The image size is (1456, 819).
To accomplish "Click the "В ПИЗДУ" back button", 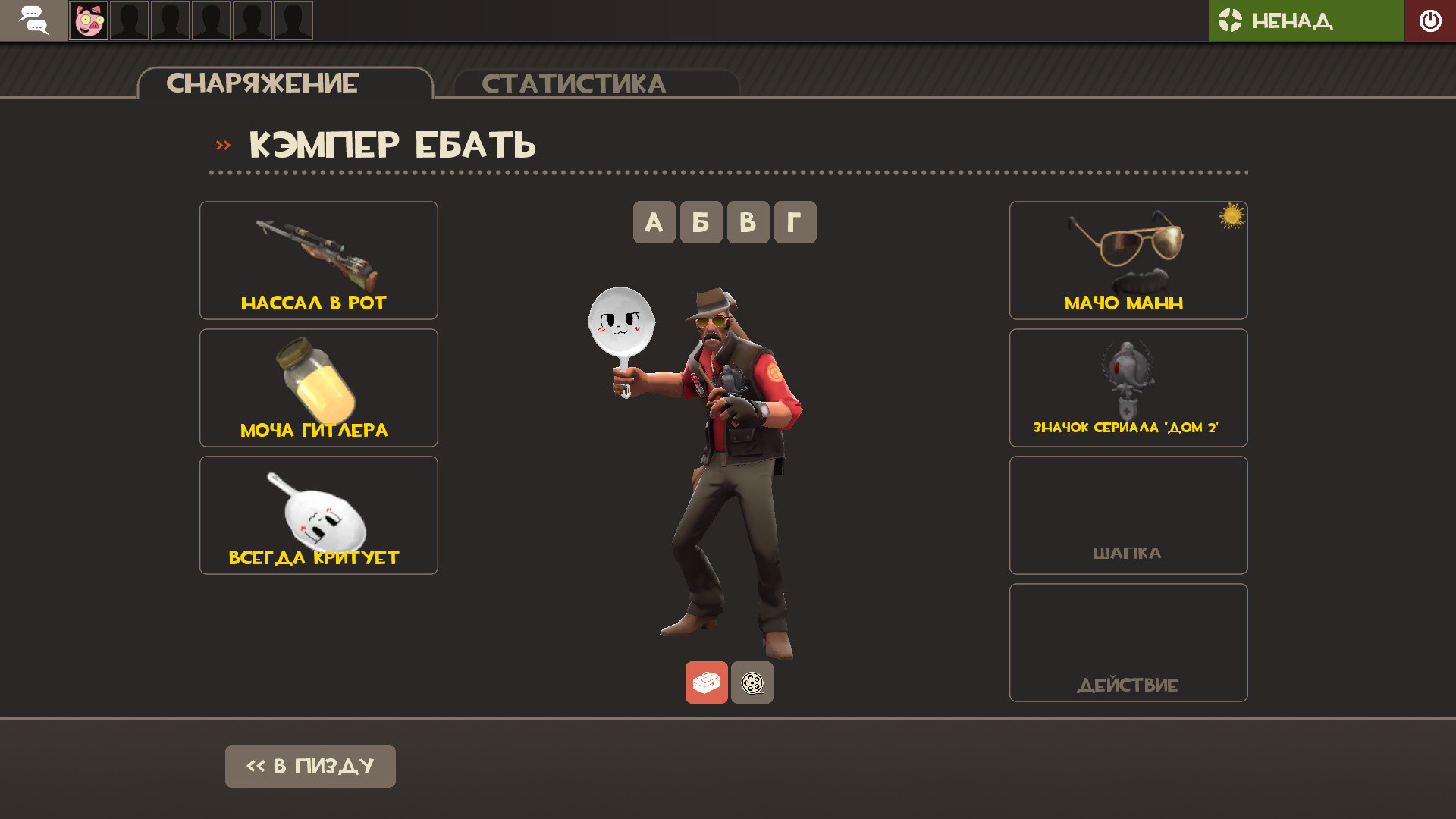I will point(309,766).
